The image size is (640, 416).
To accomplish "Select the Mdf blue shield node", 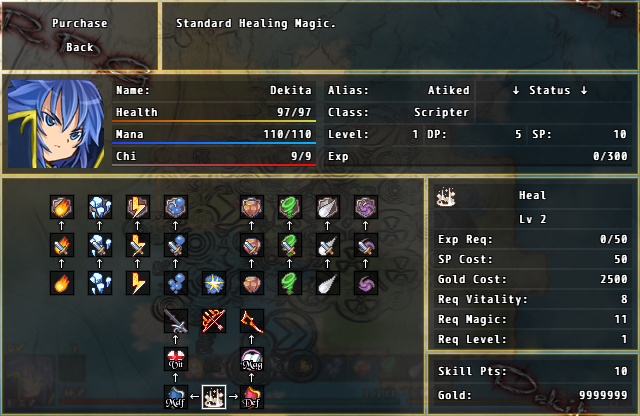I will point(176,397).
